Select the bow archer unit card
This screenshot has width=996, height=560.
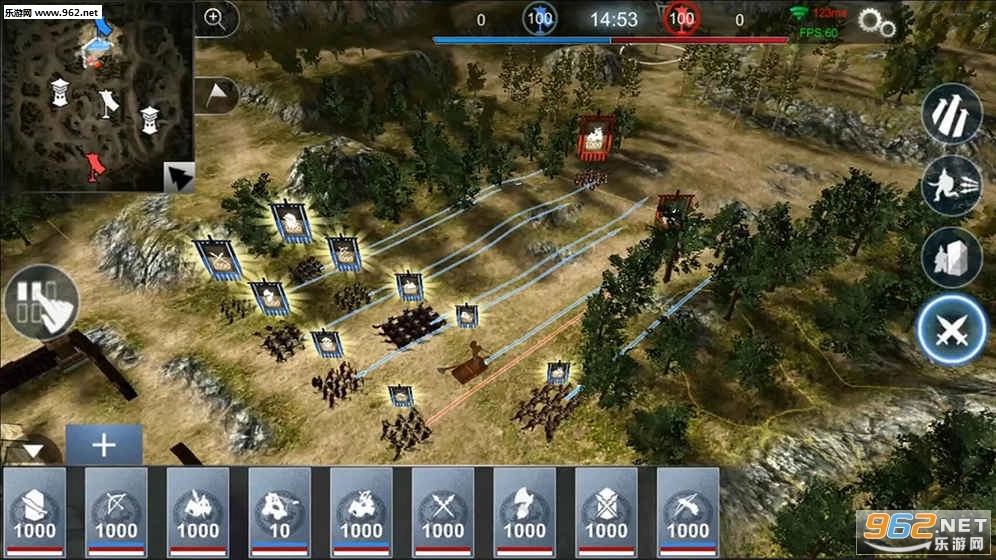click(116, 511)
